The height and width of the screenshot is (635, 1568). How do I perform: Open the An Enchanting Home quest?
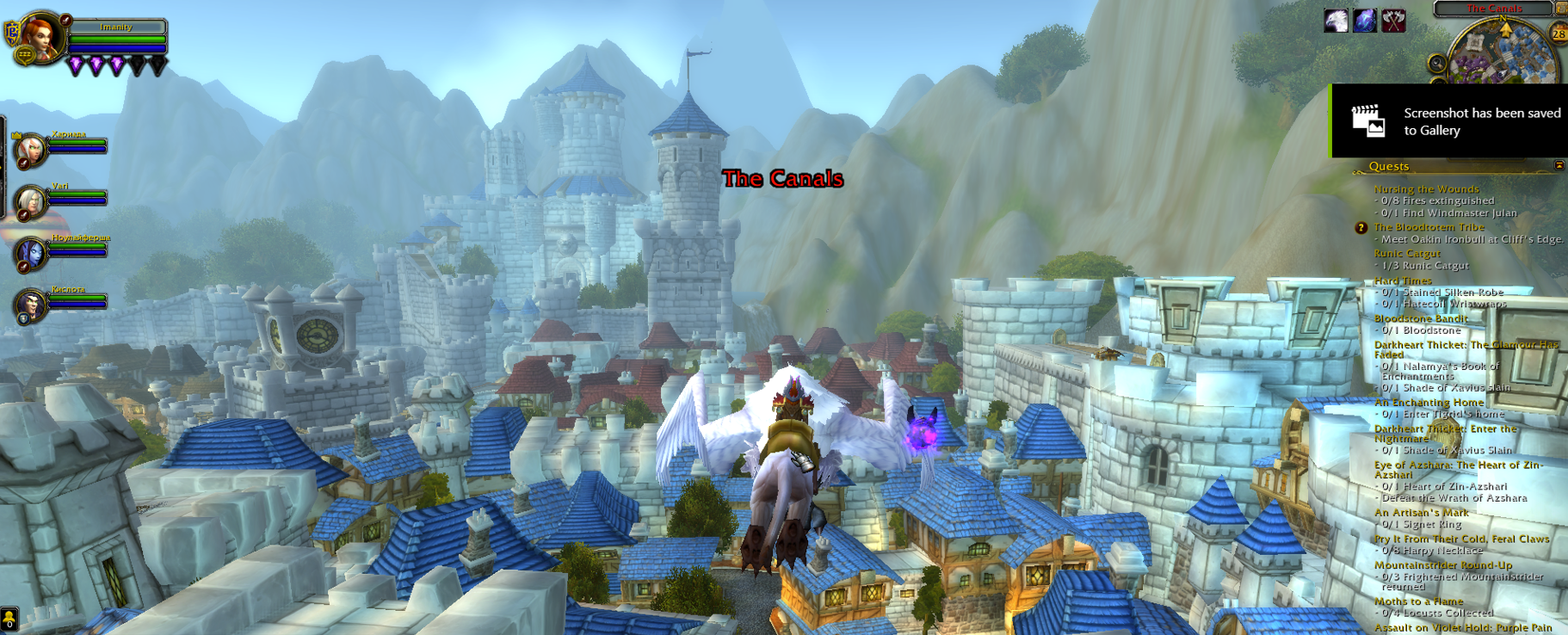click(x=1429, y=403)
